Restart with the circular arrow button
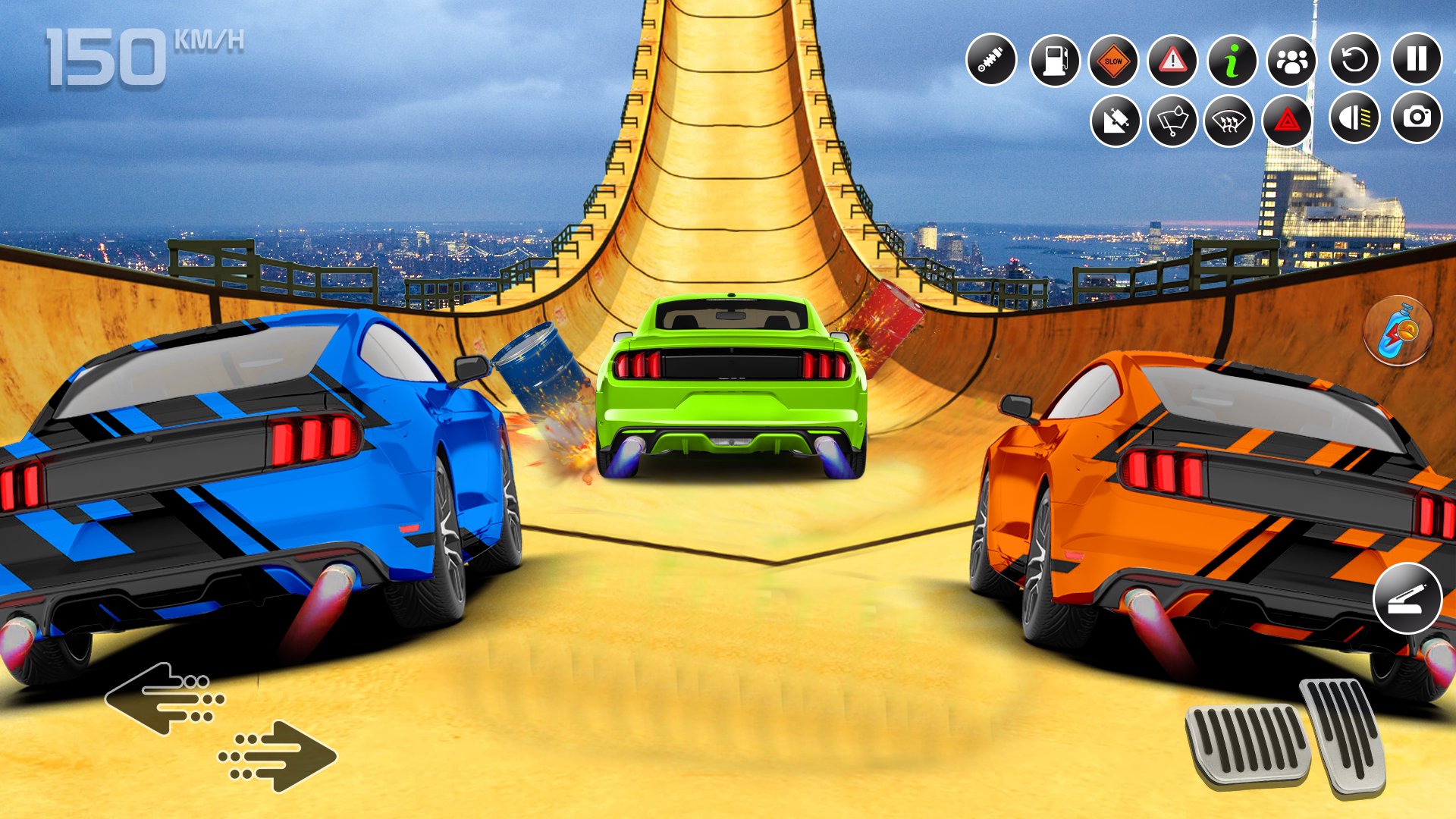The height and width of the screenshot is (819, 1456). pos(1354,59)
